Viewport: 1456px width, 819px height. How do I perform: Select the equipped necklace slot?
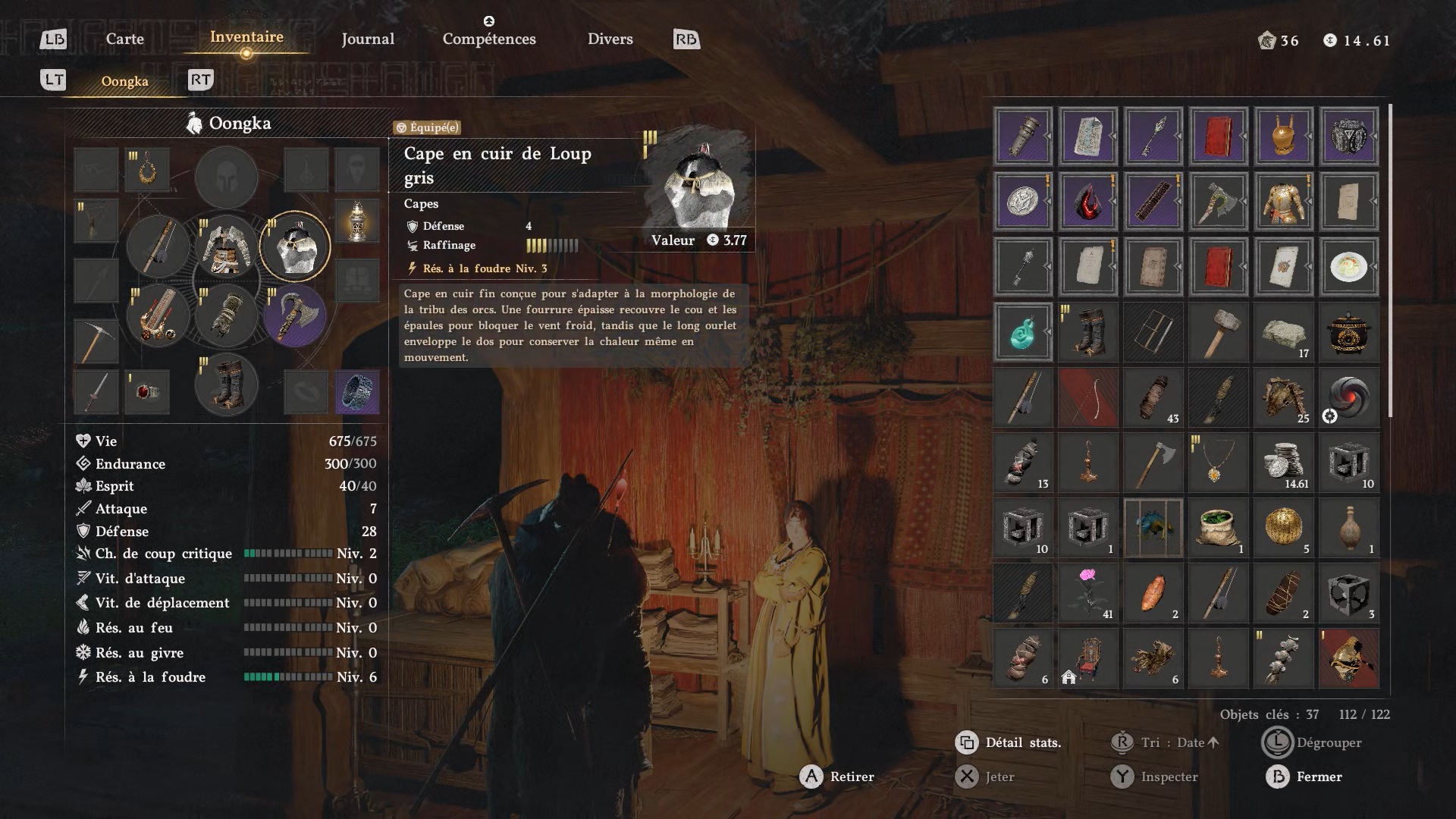pyautogui.click(x=147, y=169)
